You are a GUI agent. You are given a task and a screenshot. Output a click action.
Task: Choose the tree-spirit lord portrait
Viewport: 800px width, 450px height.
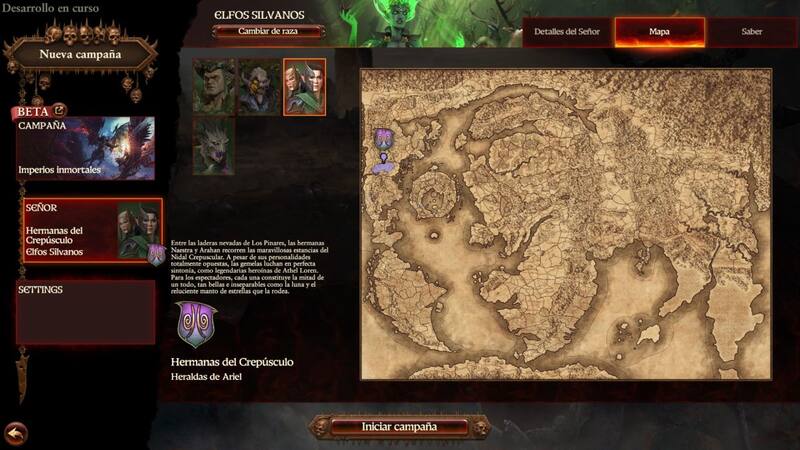click(213, 145)
